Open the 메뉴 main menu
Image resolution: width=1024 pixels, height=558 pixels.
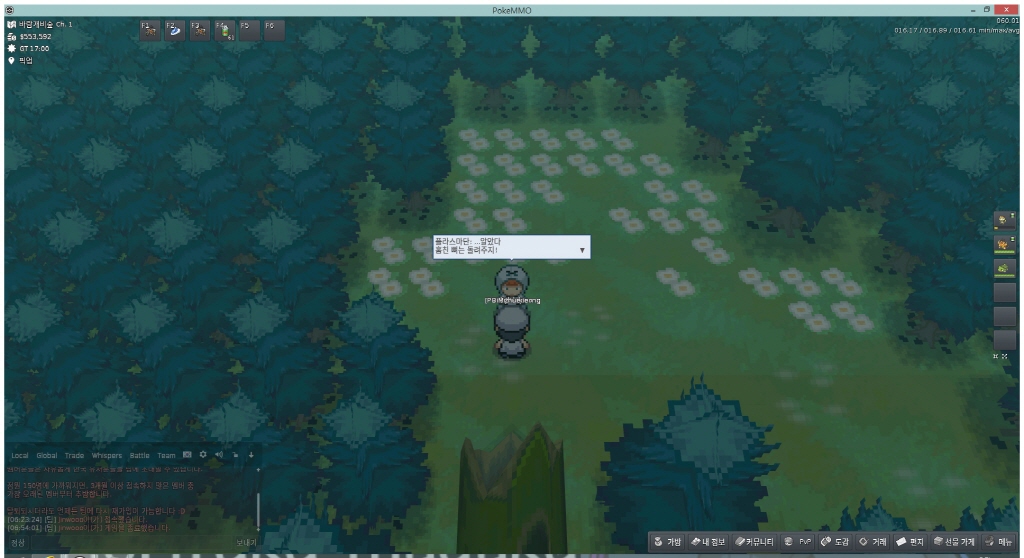tap(999, 542)
